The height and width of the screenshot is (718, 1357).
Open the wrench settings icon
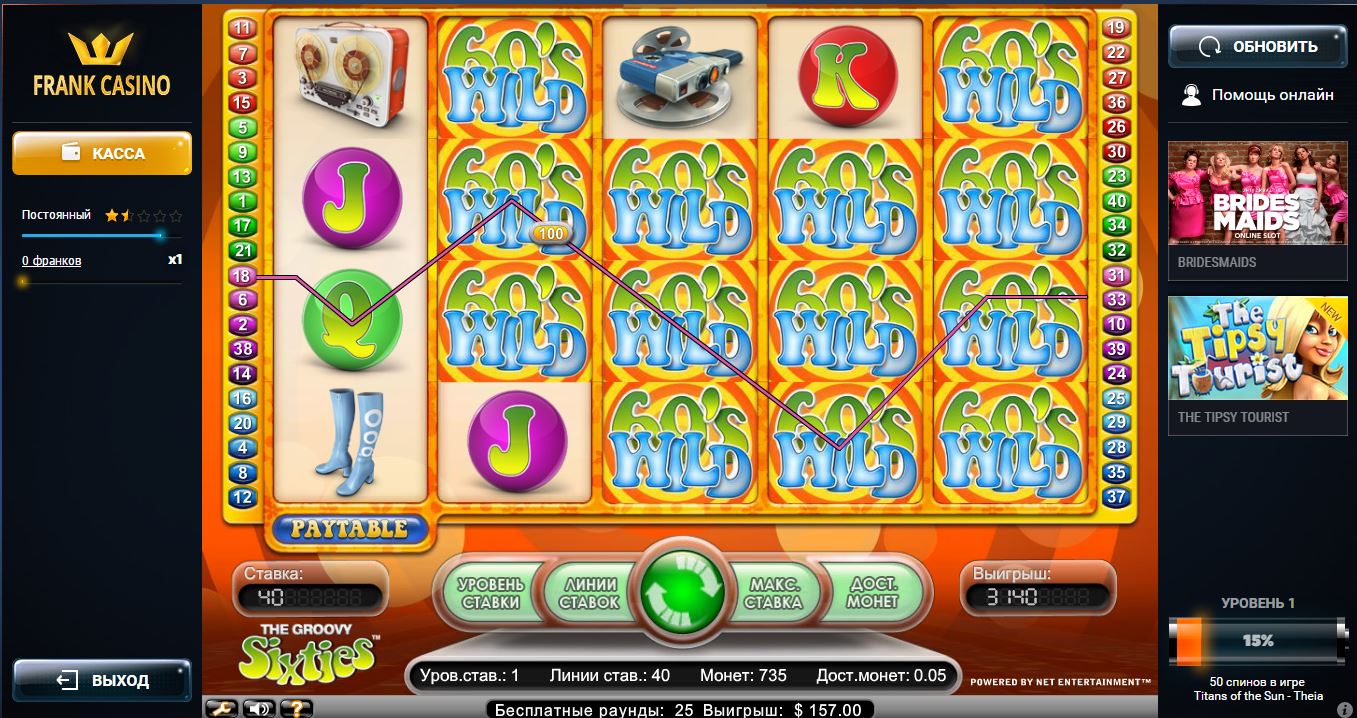pos(224,708)
